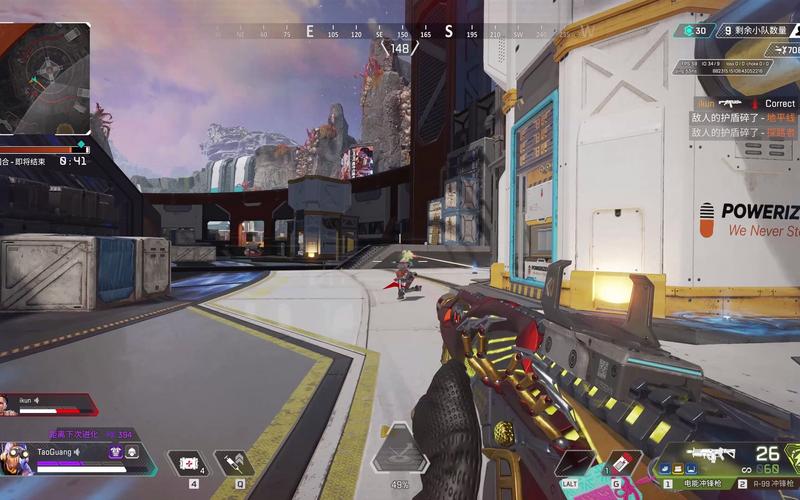Click the compass bar heading strip
The width and height of the screenshot is (800, 500).
(400, 32)
